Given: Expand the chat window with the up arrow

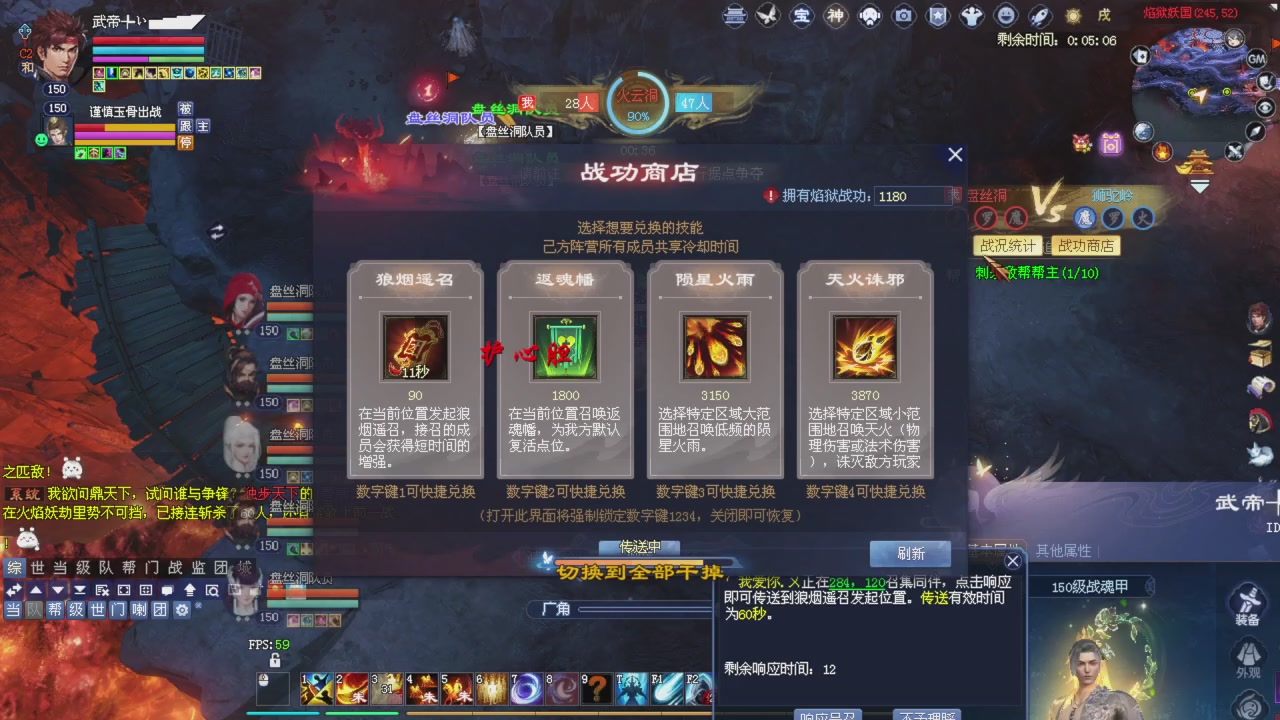Looking at the screenshot, I should [x=35, y=592].
